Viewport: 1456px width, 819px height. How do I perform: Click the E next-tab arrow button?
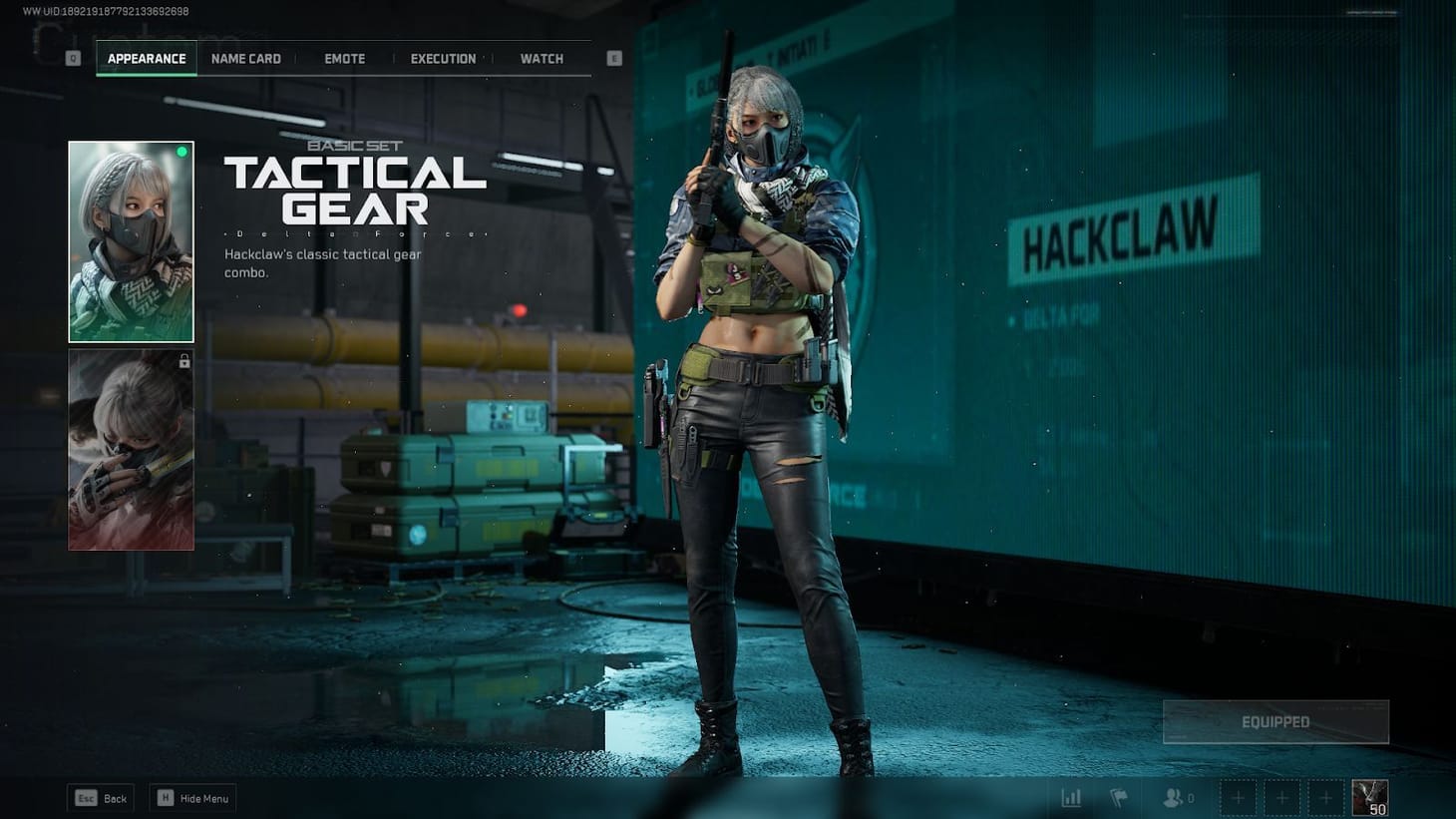613,58
